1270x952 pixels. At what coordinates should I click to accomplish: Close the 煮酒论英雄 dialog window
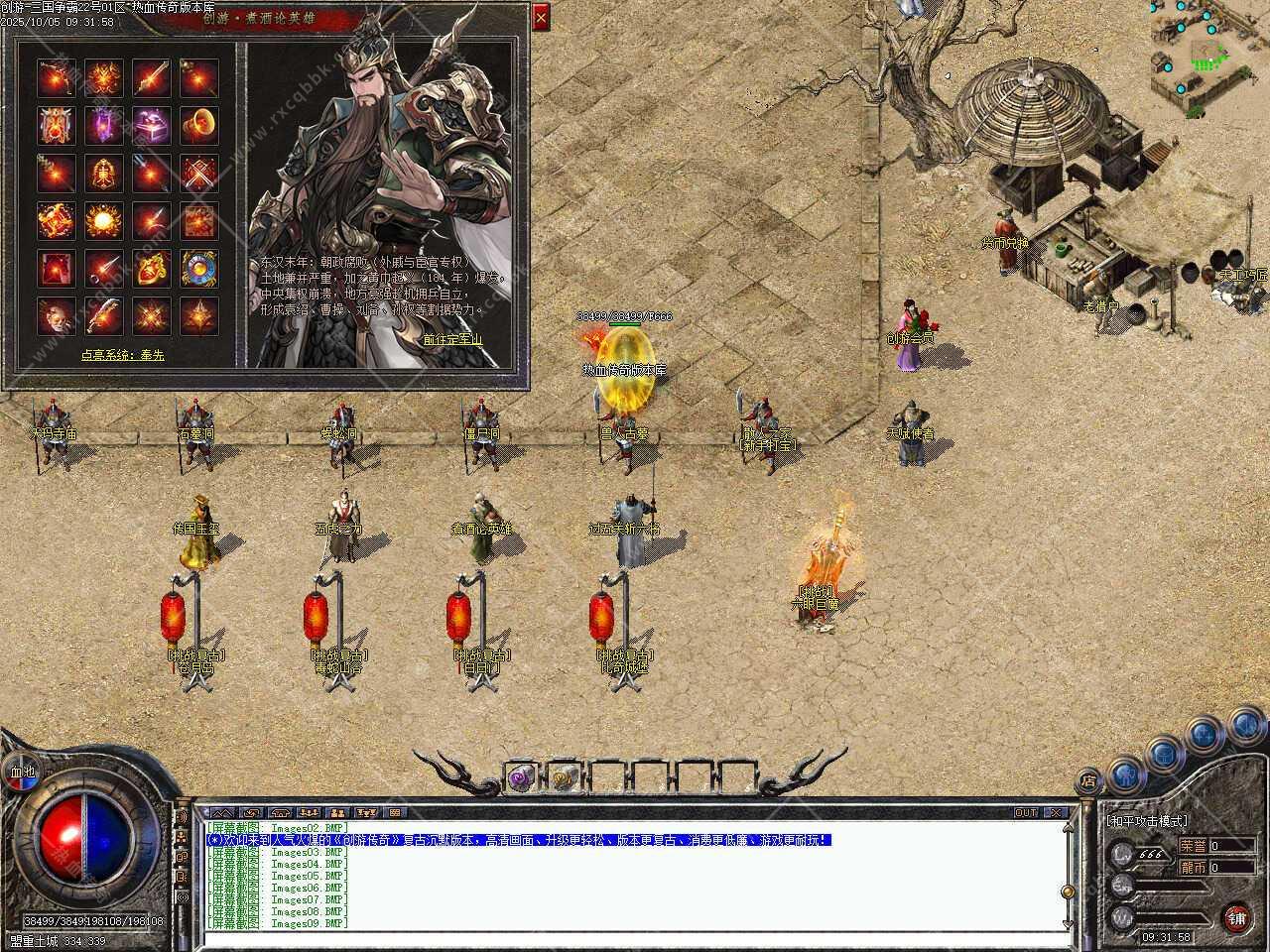tap(541, 17)
